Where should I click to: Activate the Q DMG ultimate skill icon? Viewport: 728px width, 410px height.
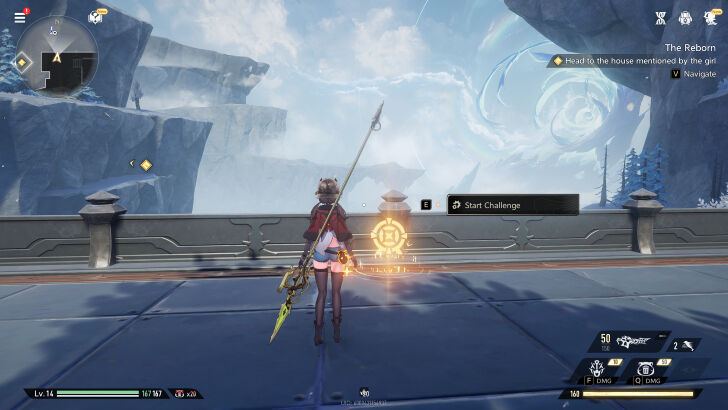click(x=647, y=372)
